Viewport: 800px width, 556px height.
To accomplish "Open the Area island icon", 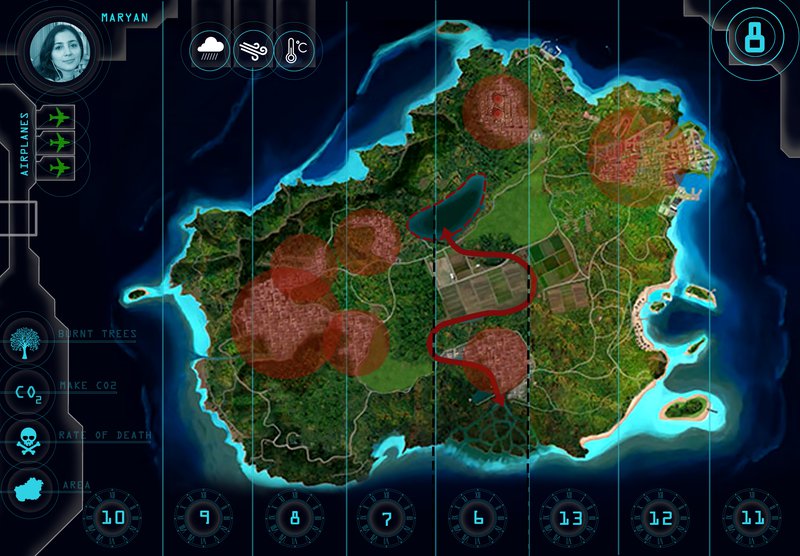I will (x=26, y=489).
